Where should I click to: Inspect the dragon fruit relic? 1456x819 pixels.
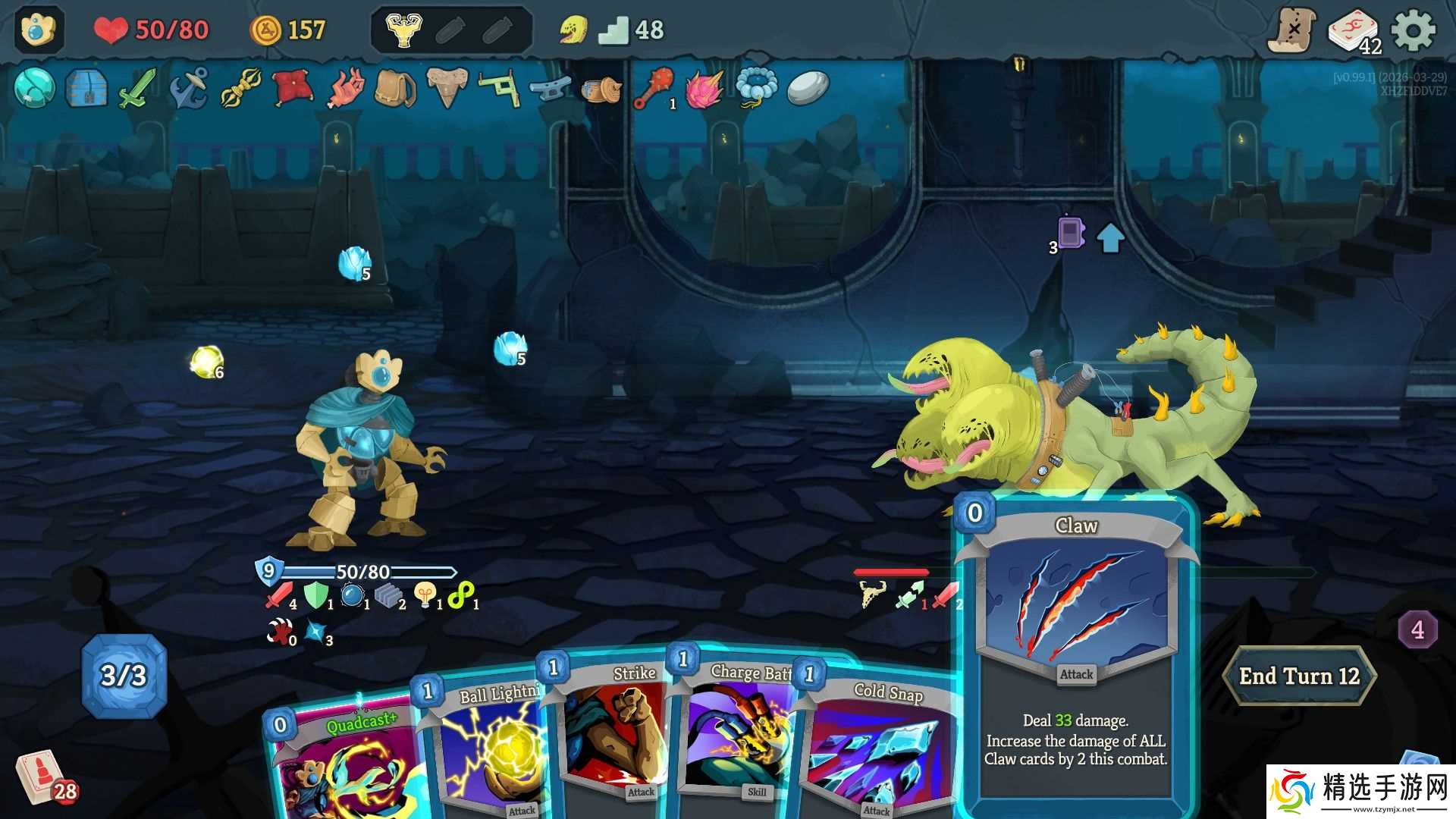point(703,89)
